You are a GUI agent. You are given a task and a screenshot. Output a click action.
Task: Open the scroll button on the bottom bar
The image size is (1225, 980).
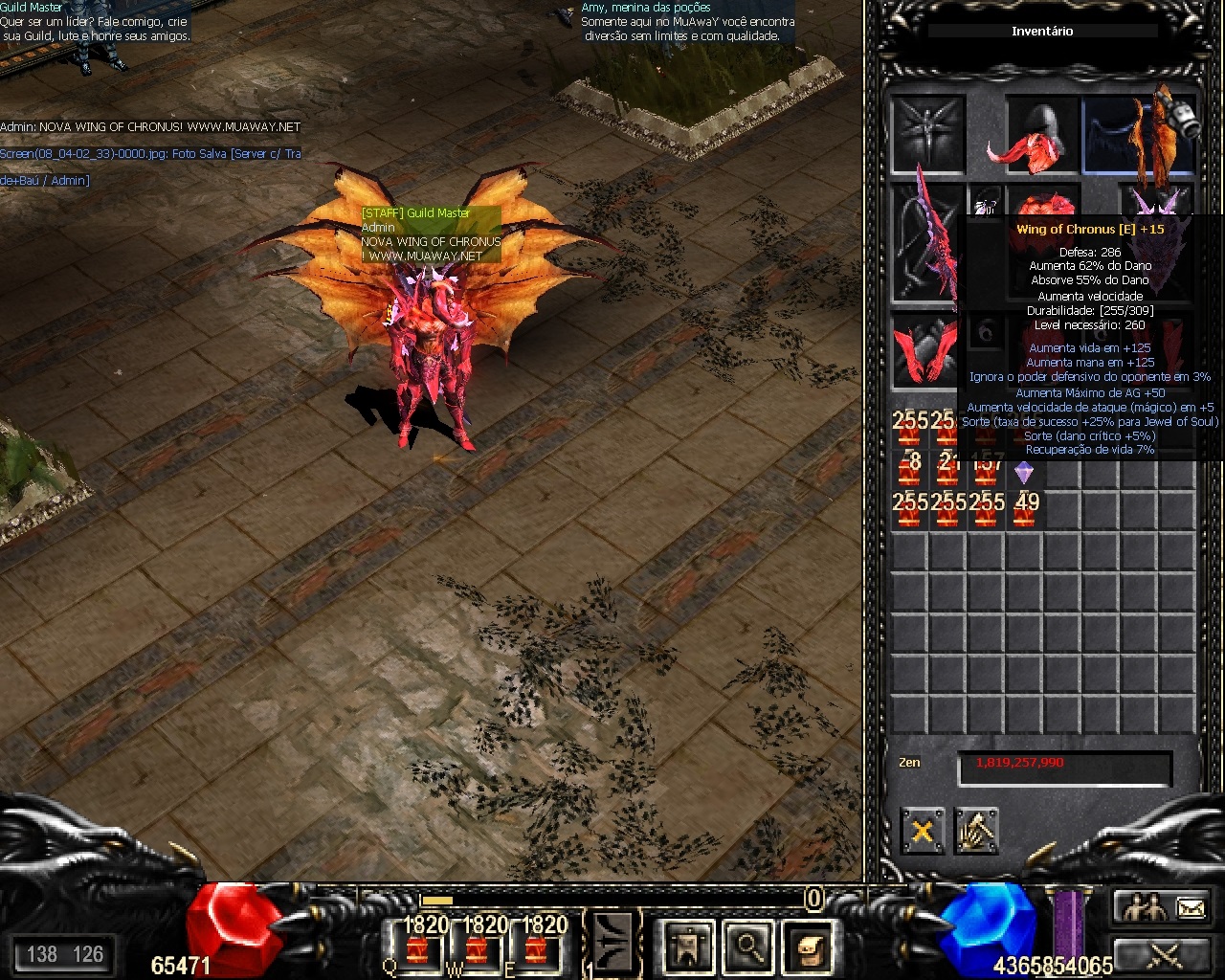pos(807,946)
